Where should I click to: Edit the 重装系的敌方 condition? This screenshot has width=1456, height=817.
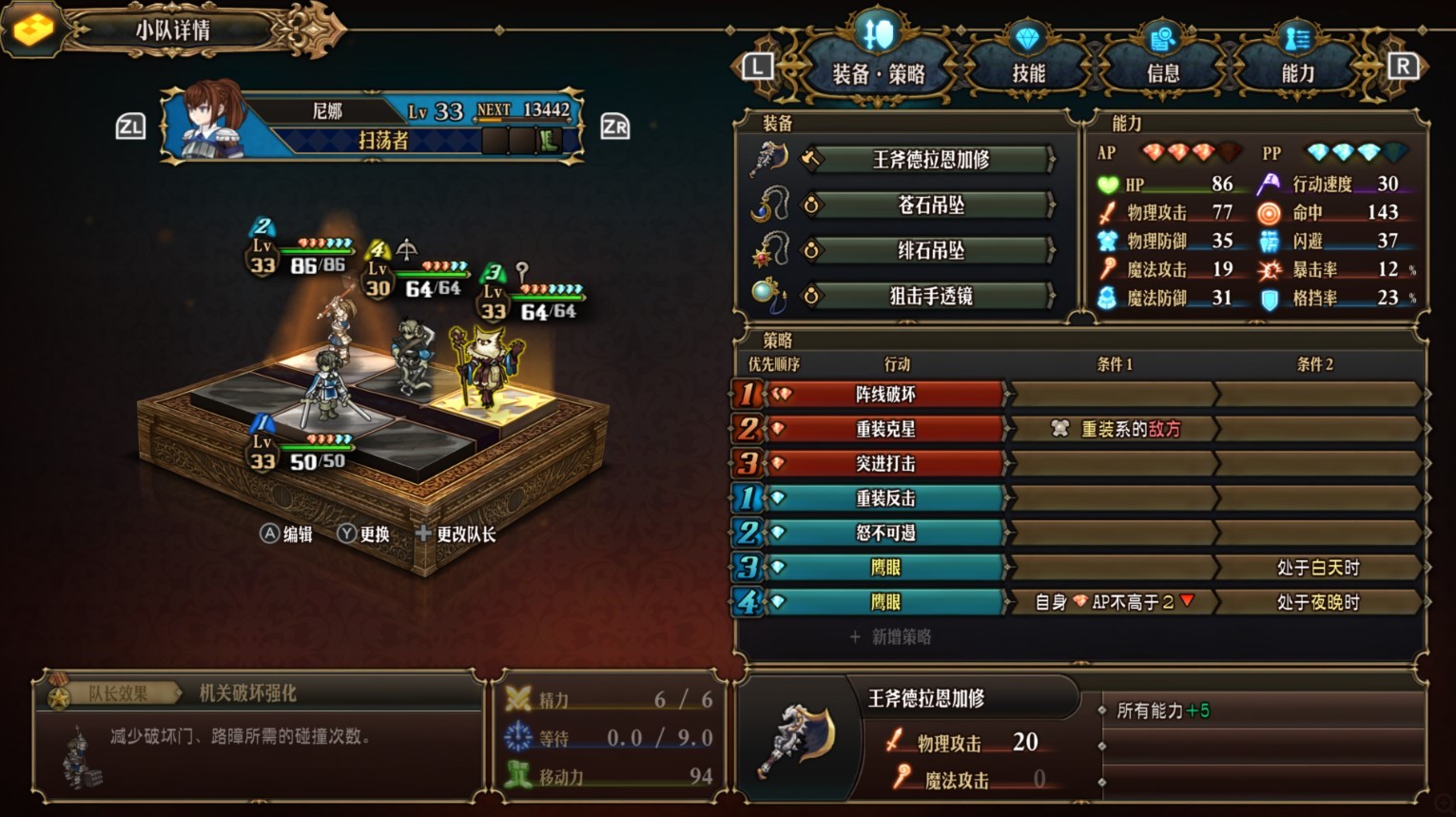click(1113, 429)
